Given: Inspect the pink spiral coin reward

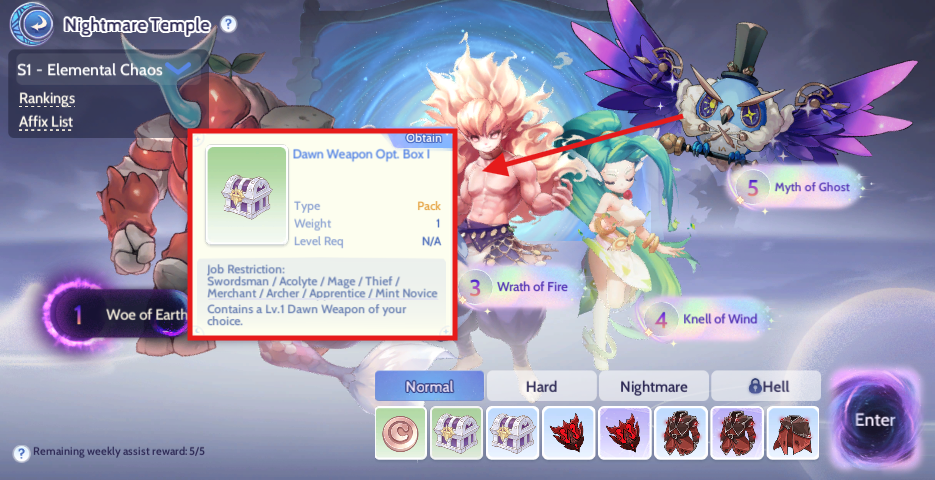Looking at the screenshot, I should [x=401, y=433].
